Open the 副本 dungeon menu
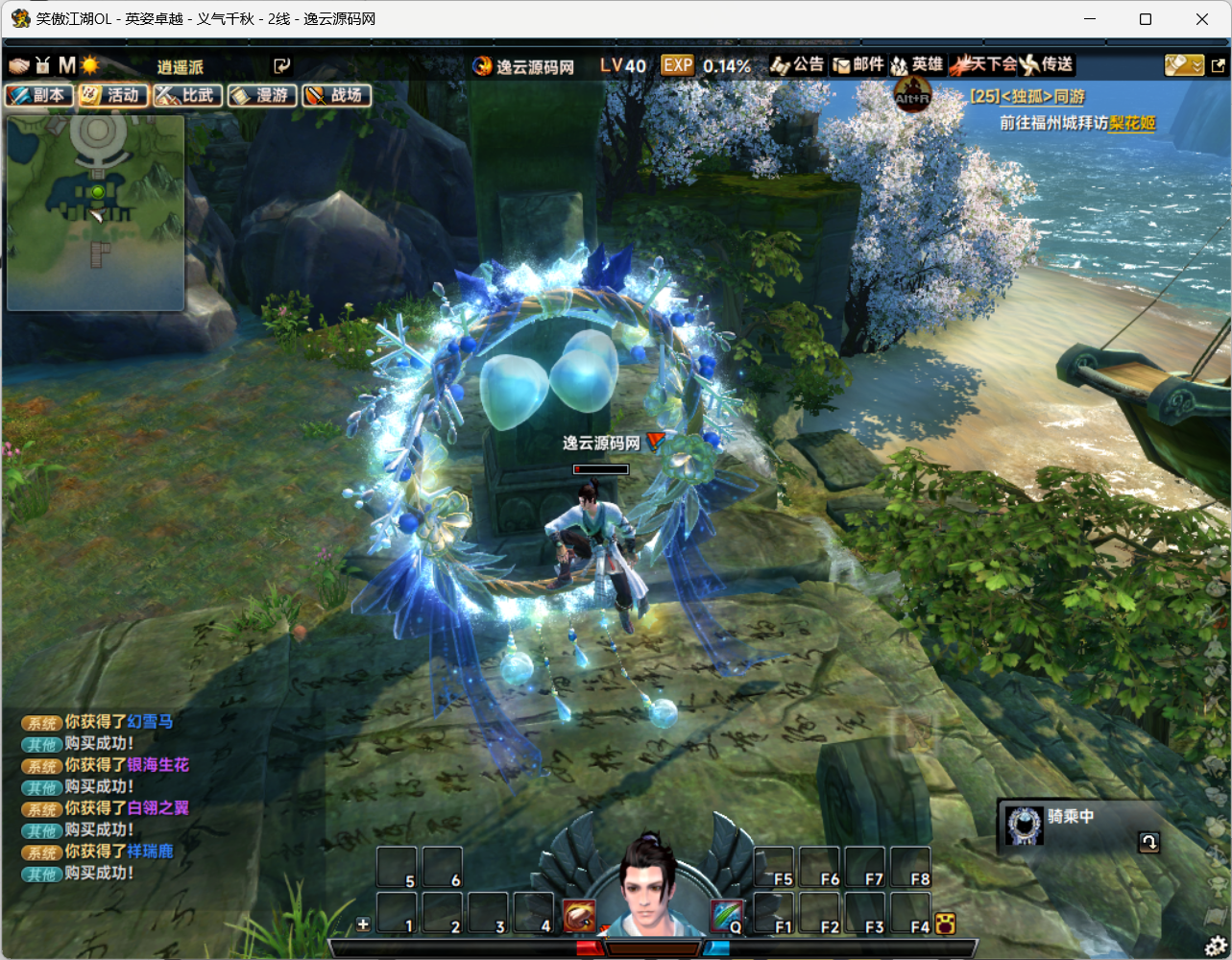1232x960 pixels. (39, 95)
